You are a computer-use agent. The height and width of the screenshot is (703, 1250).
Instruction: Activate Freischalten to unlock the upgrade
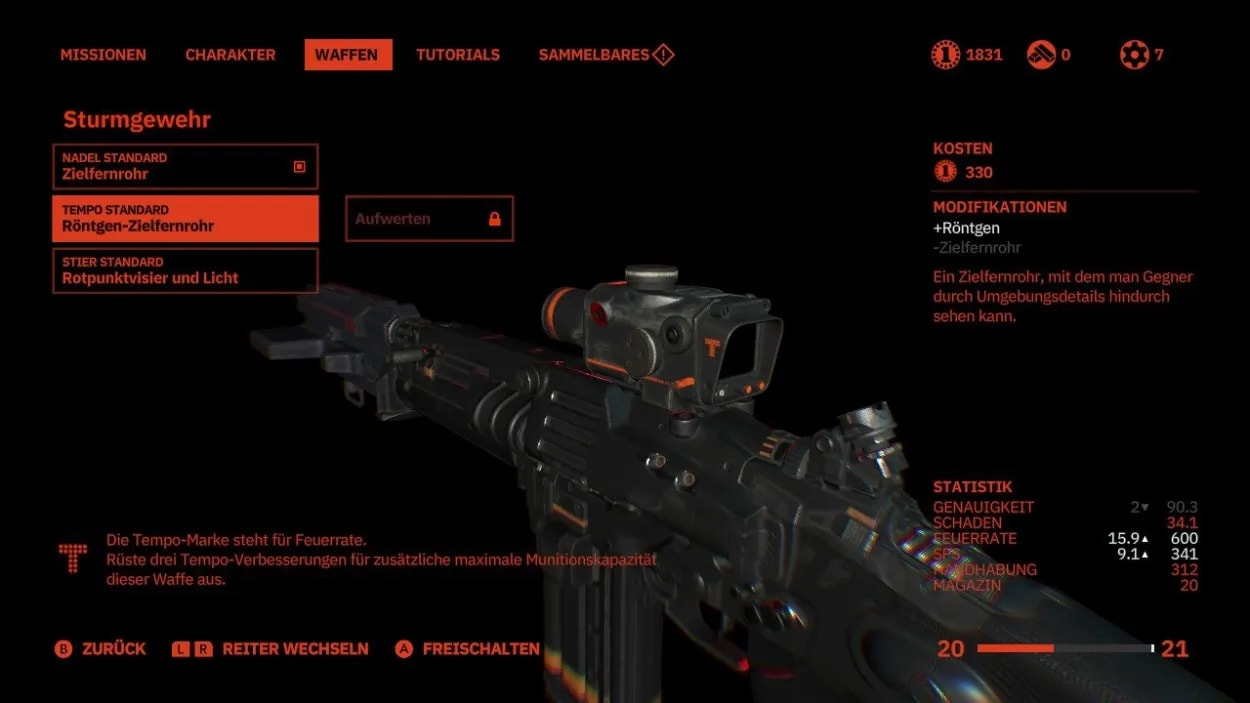[468, 649]
